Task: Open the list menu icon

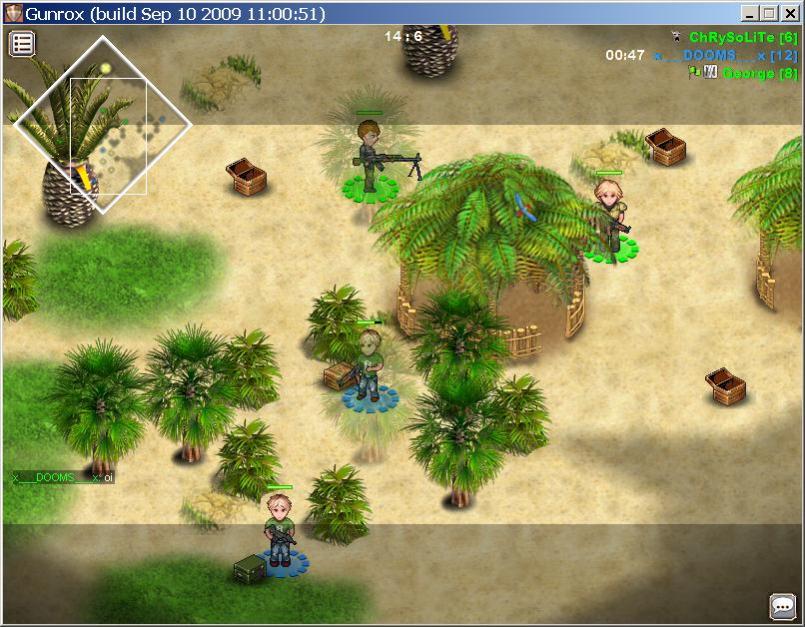Action: pos(22,43)
